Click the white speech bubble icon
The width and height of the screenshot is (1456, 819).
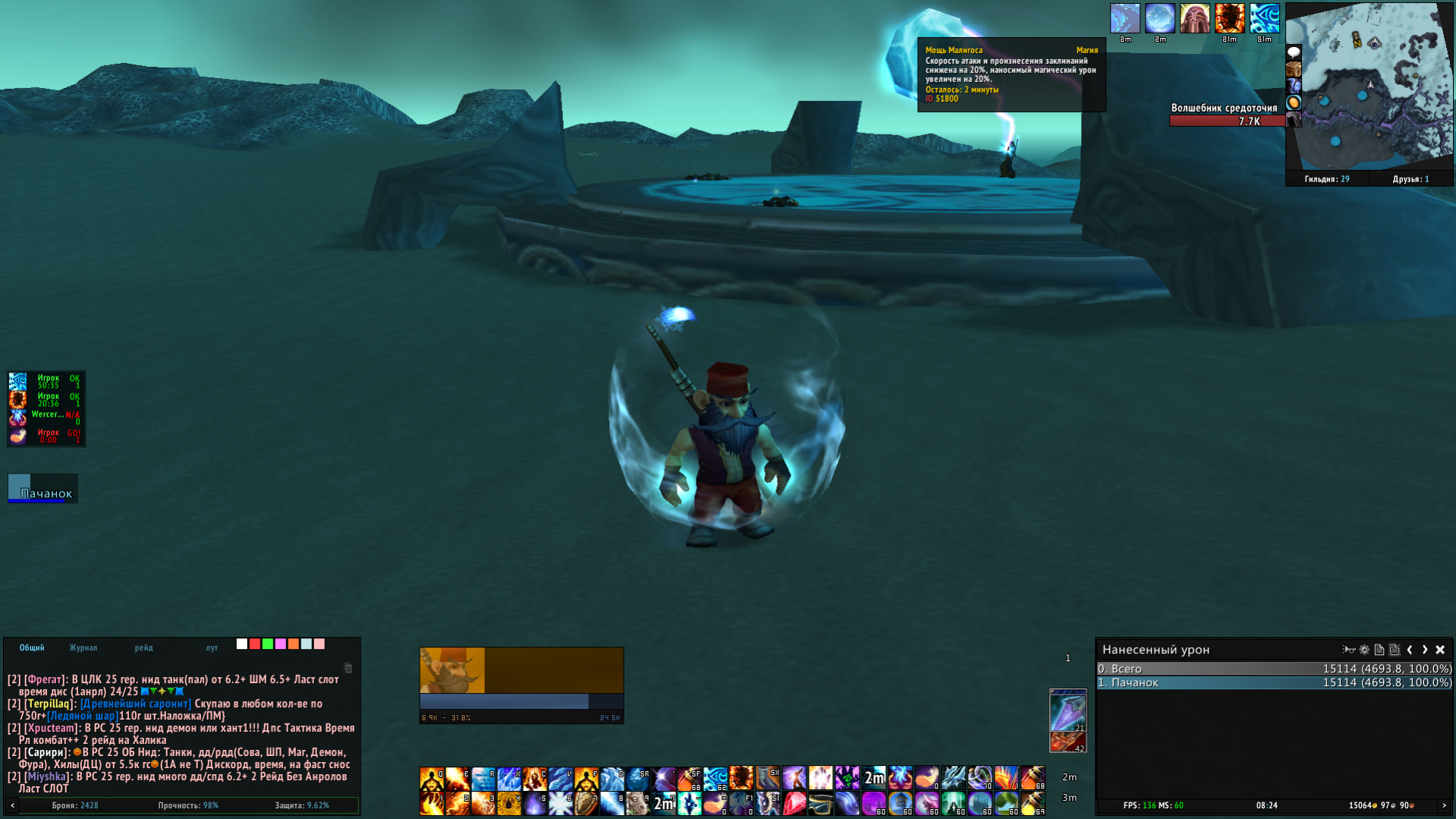tap(1294, 52)
